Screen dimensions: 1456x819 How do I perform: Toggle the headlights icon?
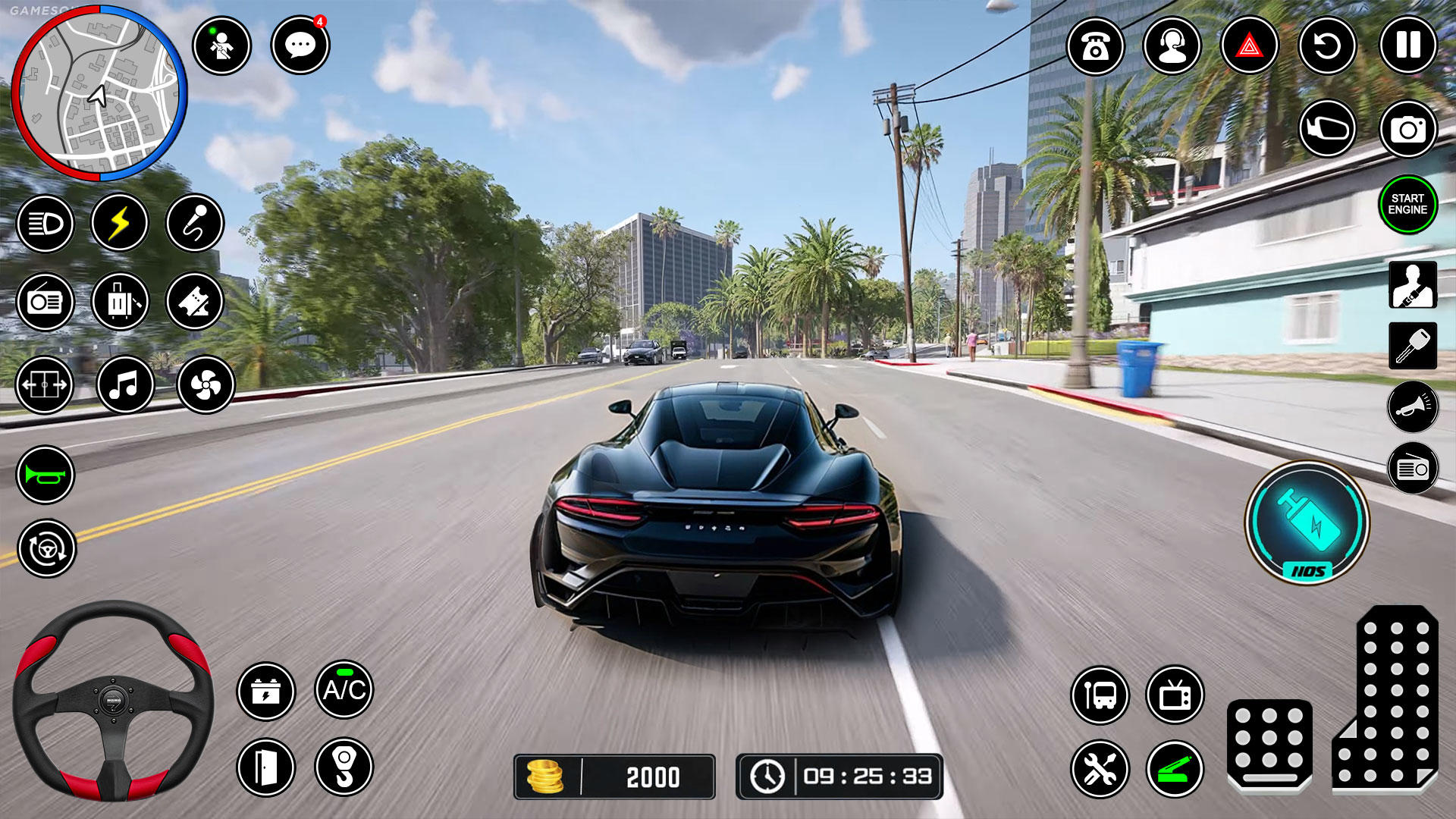(x=45, y=224)
